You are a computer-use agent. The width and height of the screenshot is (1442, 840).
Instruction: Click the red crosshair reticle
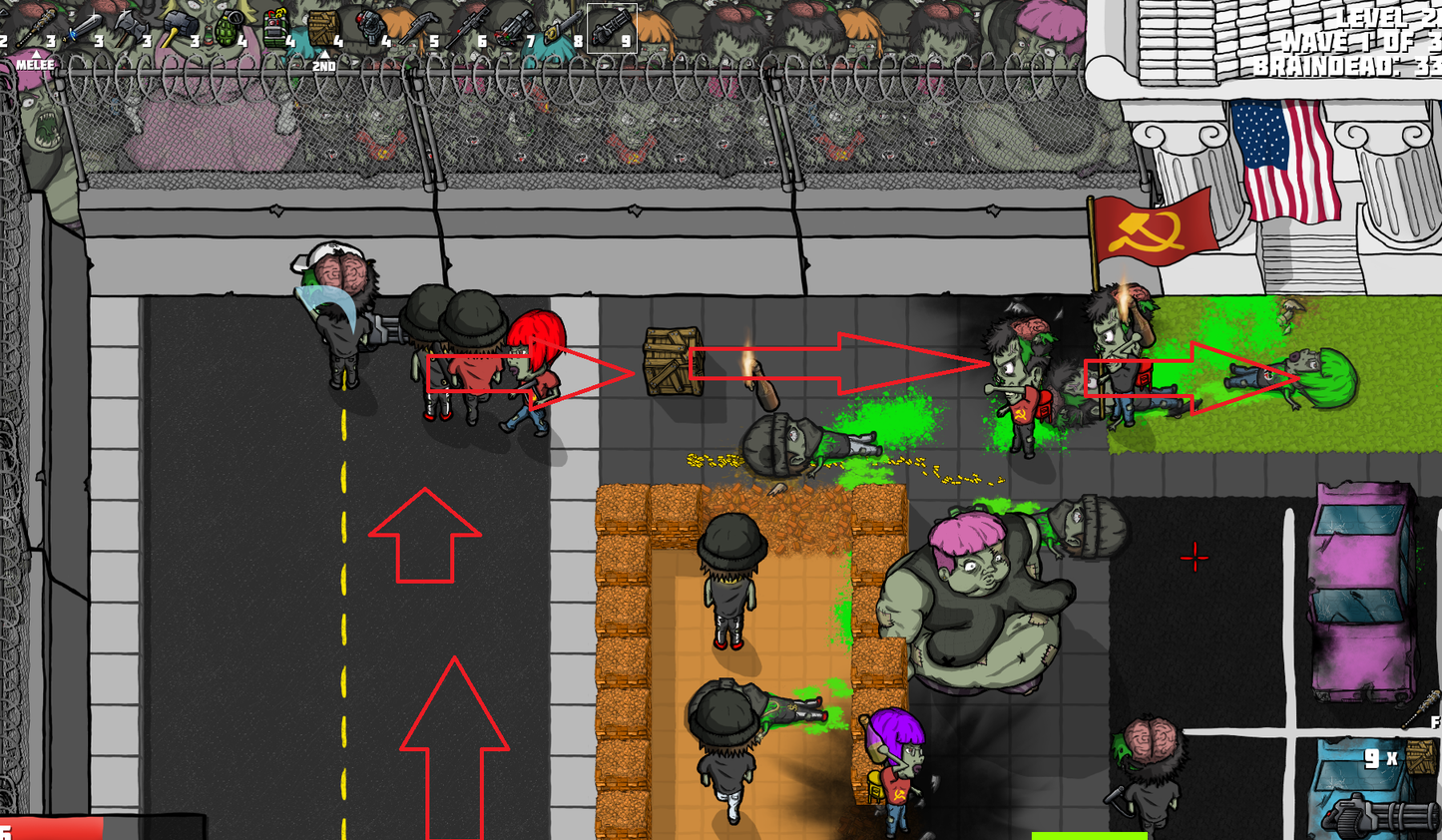point(1195,559)
